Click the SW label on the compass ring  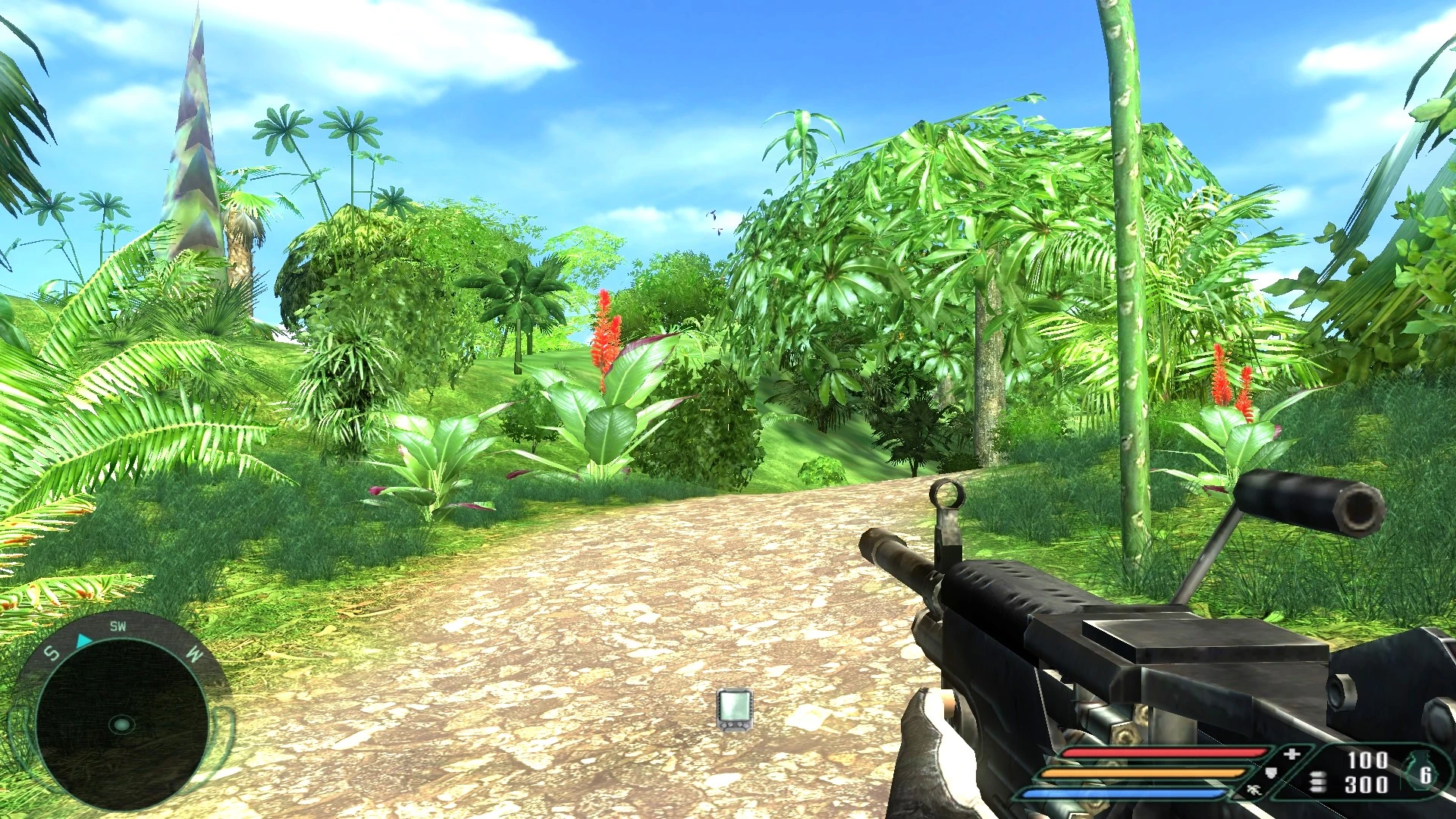point(118,626)
